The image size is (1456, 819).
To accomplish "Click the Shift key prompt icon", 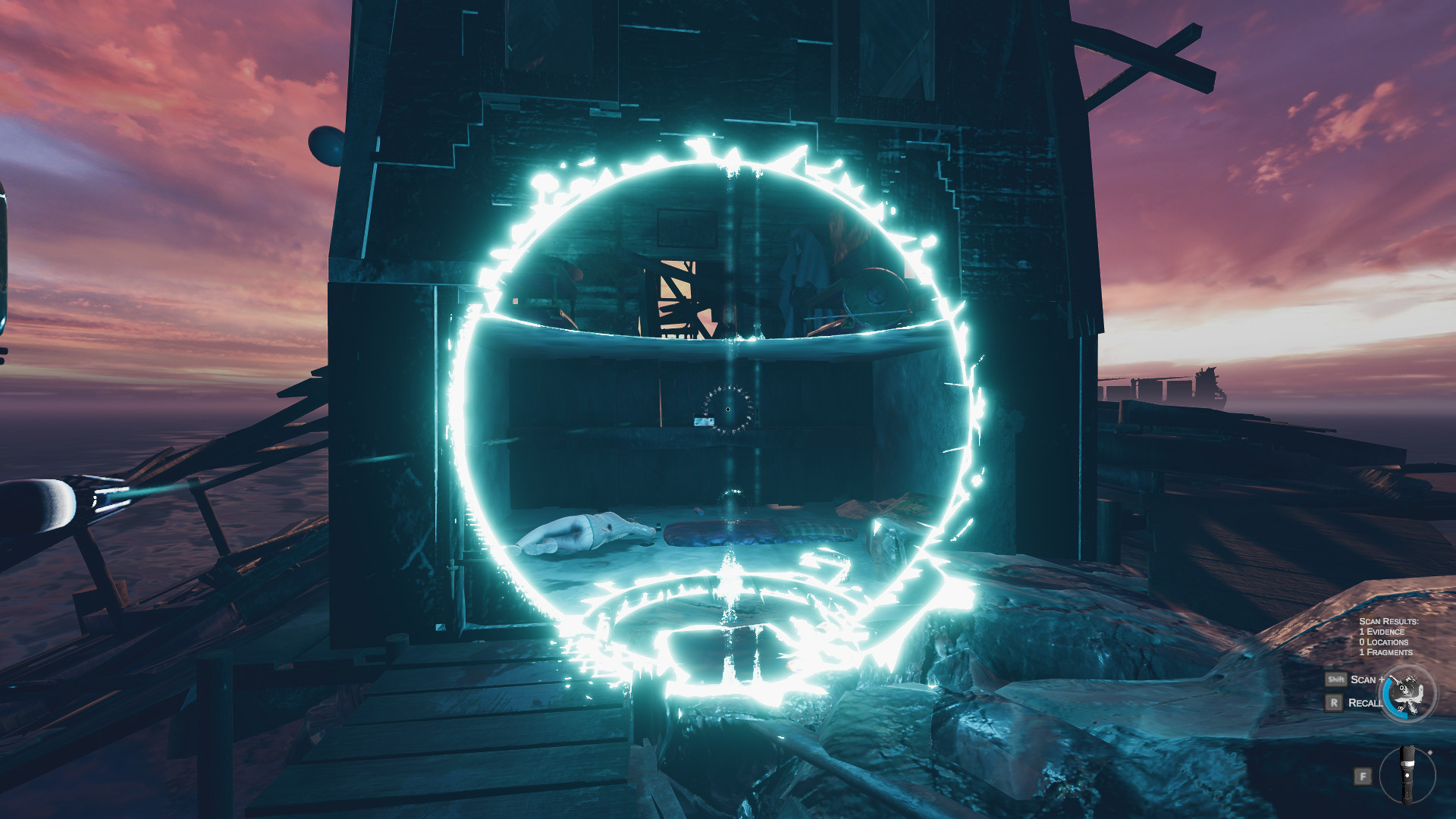I will click(1337, 679).
